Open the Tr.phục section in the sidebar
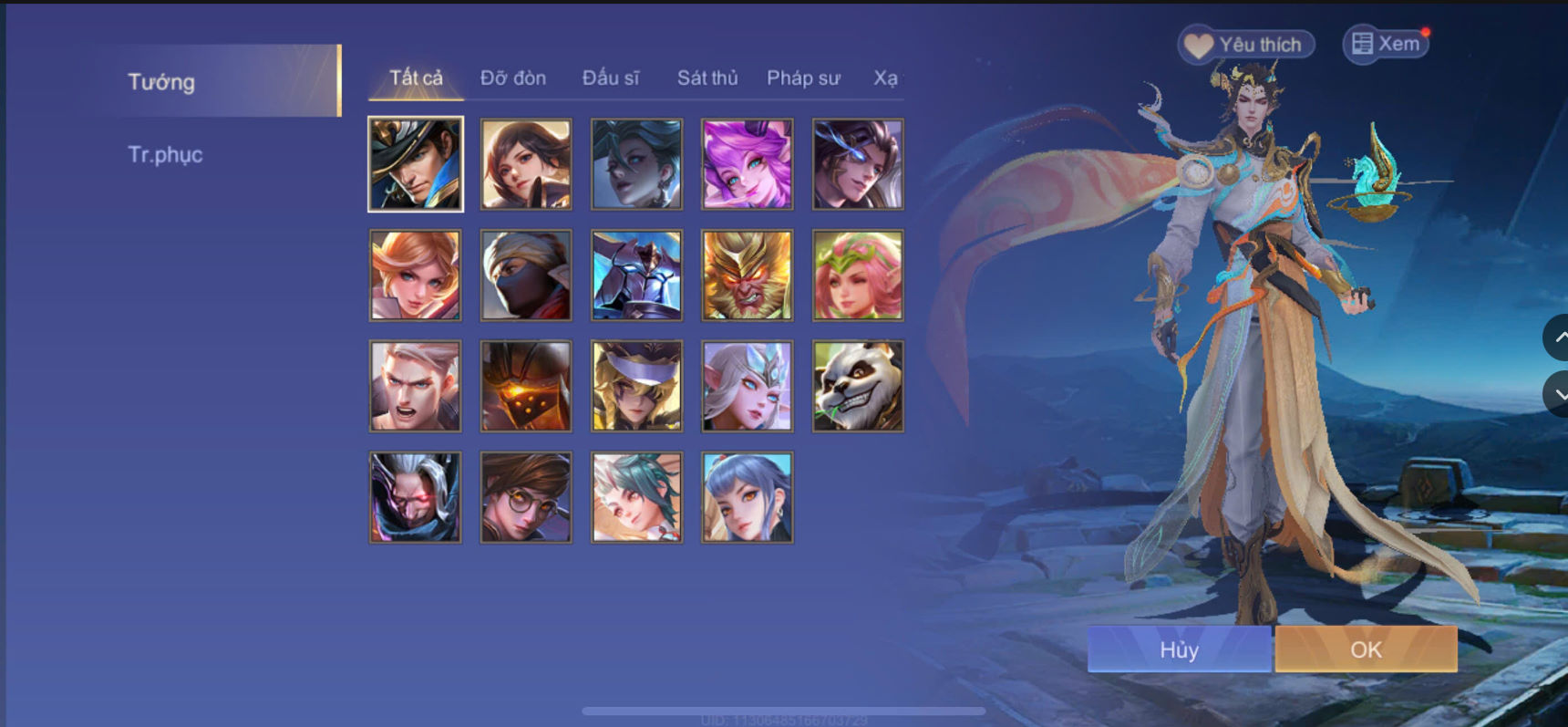The height and width of the screenshot is (727, 1568). [167, 153]
